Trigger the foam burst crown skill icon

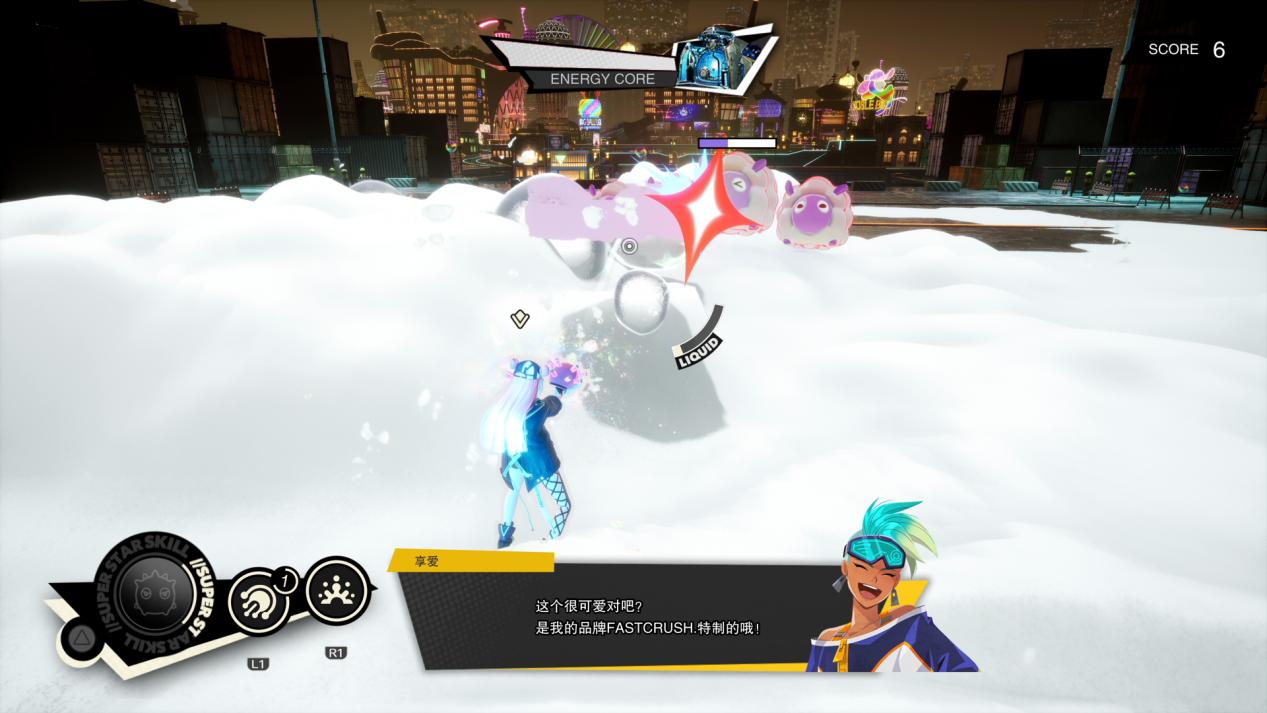[336, 591]
